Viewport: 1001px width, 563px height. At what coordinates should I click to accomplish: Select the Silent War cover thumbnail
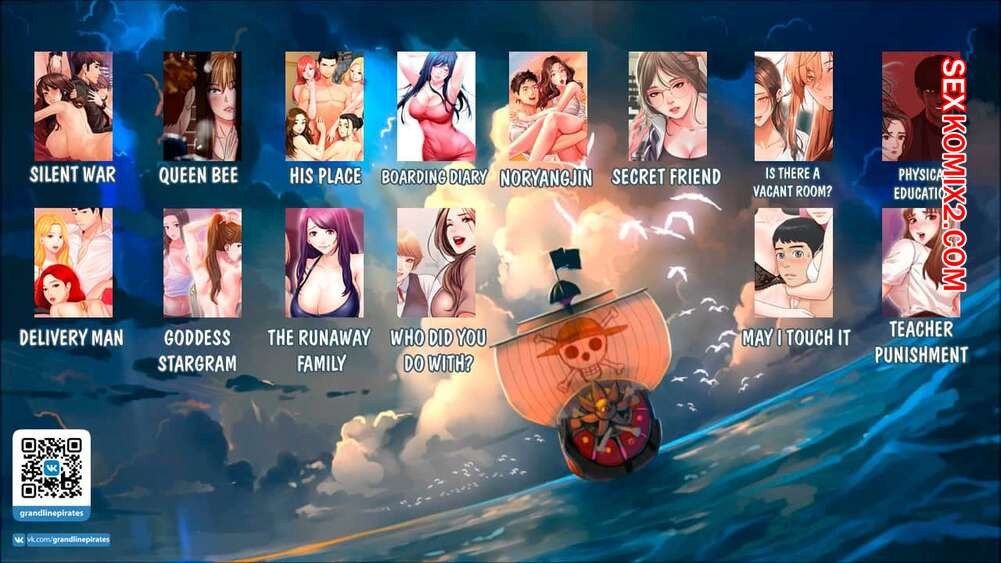(x=73, y=106)
